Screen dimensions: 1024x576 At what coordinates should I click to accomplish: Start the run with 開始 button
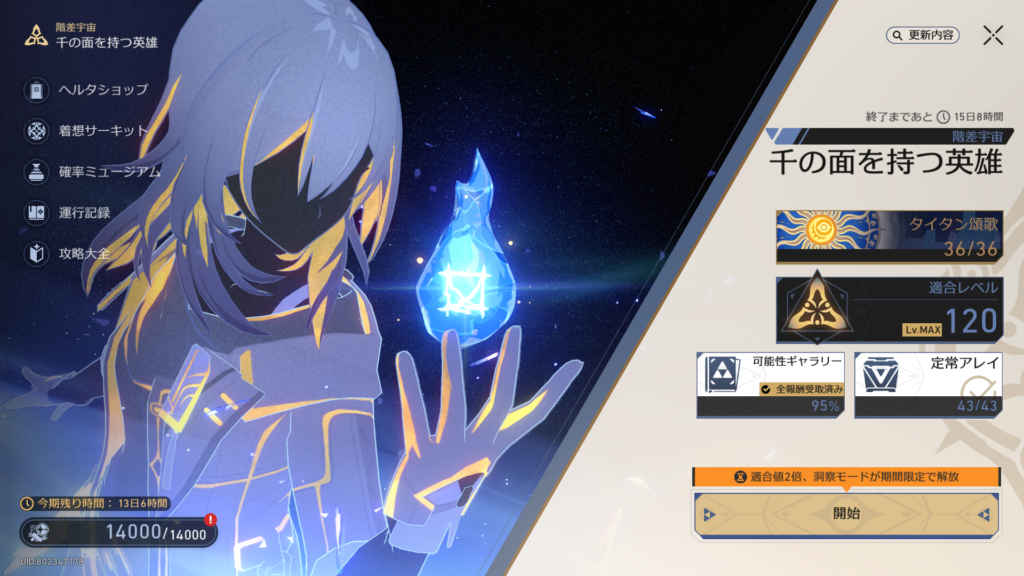coord(846,514)
